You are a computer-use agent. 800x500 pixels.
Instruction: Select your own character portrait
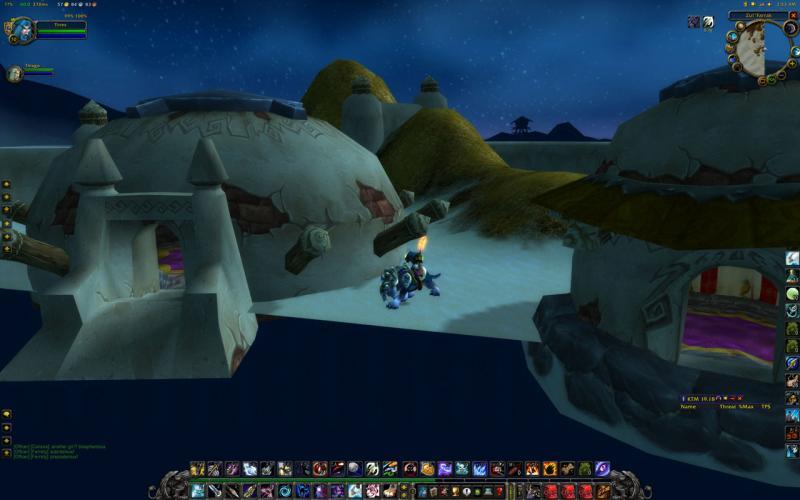click(x=22, y=29)
